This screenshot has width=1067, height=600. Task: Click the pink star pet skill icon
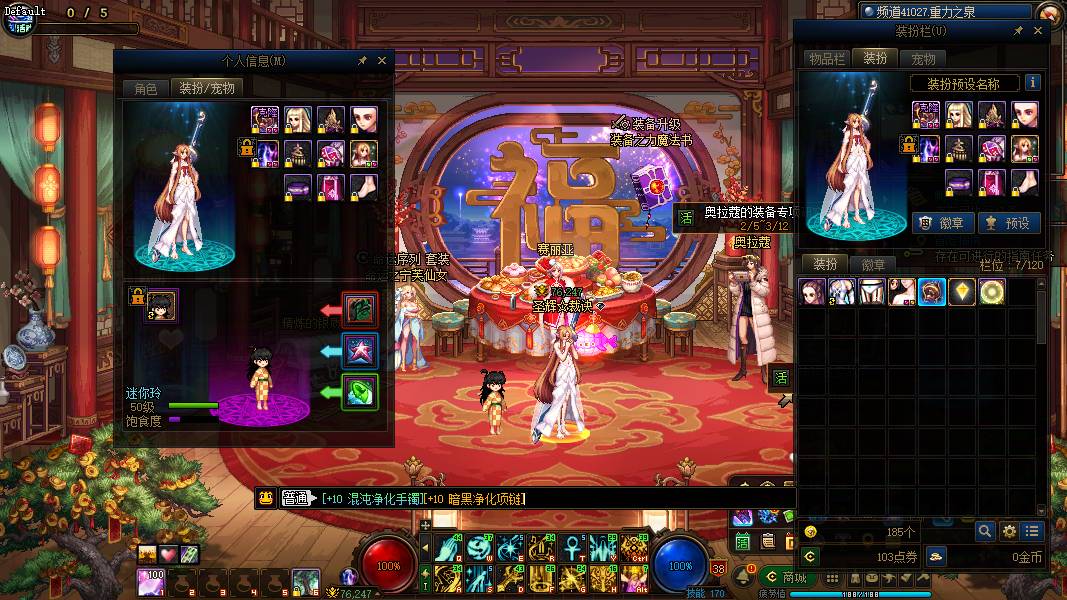tap(360, 349)
